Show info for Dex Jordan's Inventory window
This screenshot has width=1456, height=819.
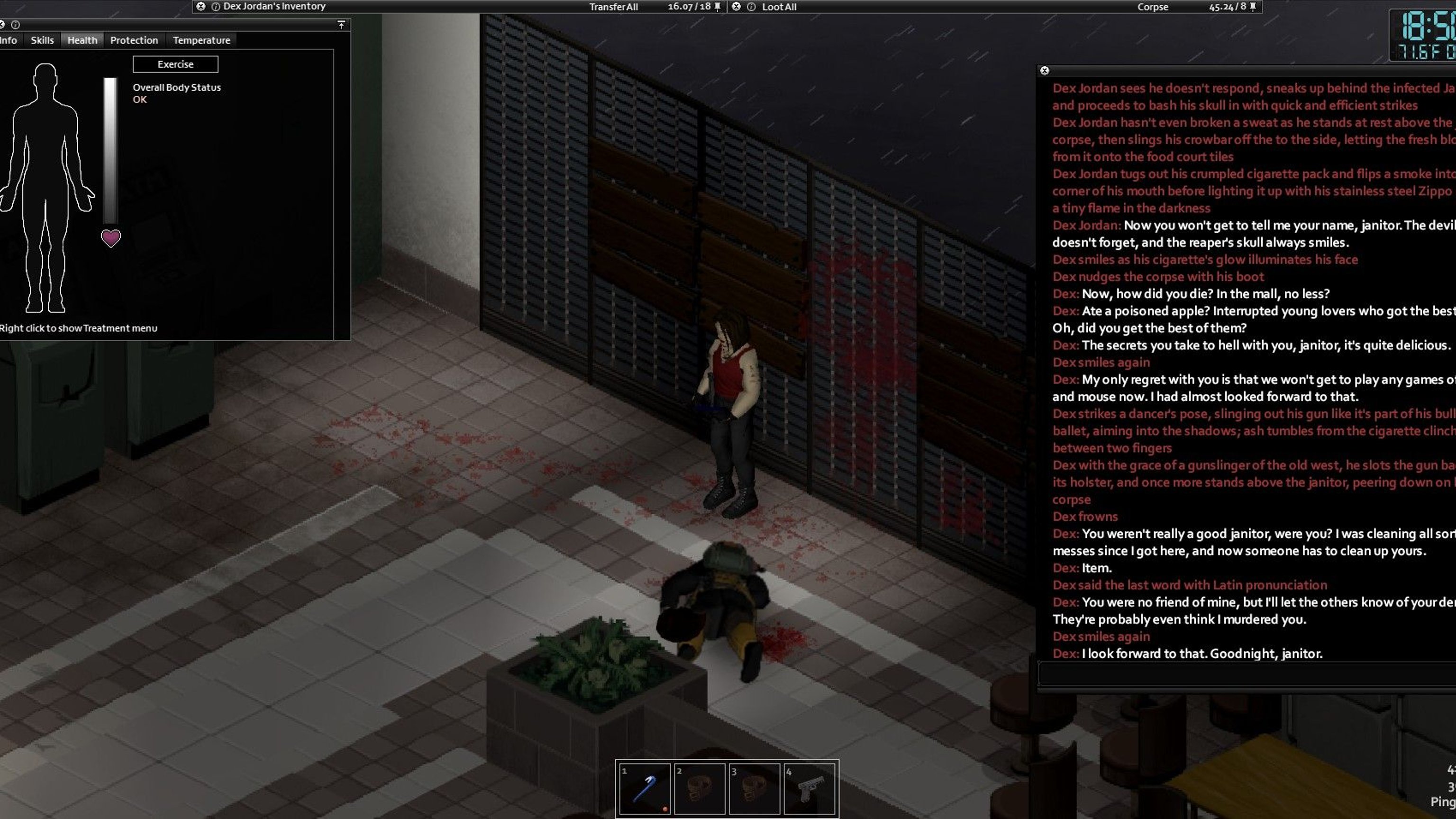215,7
